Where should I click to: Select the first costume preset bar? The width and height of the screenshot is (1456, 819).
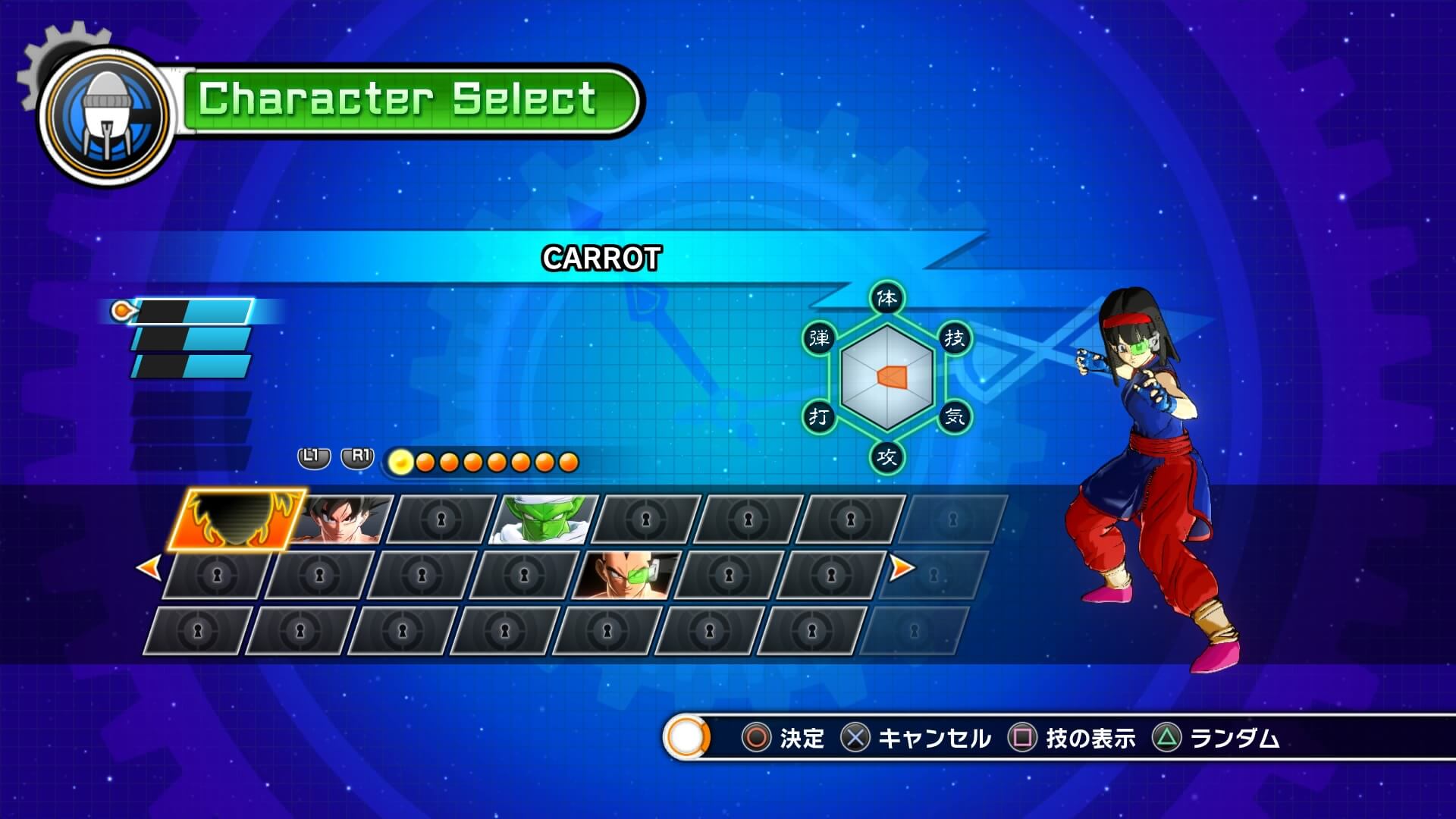click(x=193, y=312)
